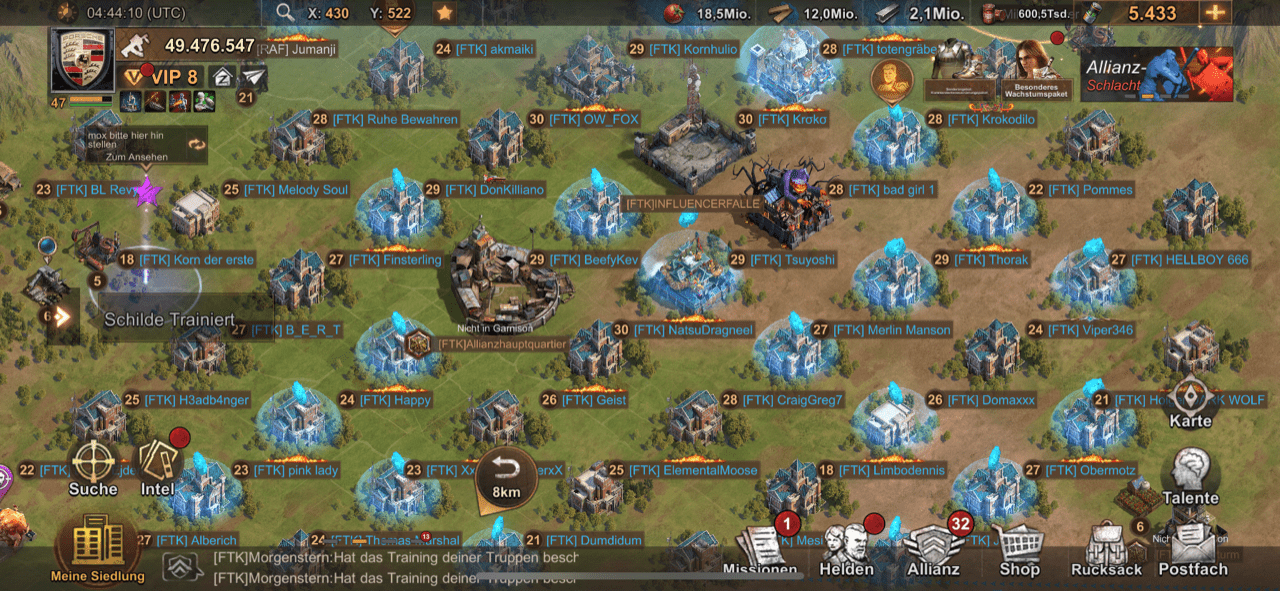1280x591 pixels.
Task: Open the Intel cards button
Action: [158, 466]
